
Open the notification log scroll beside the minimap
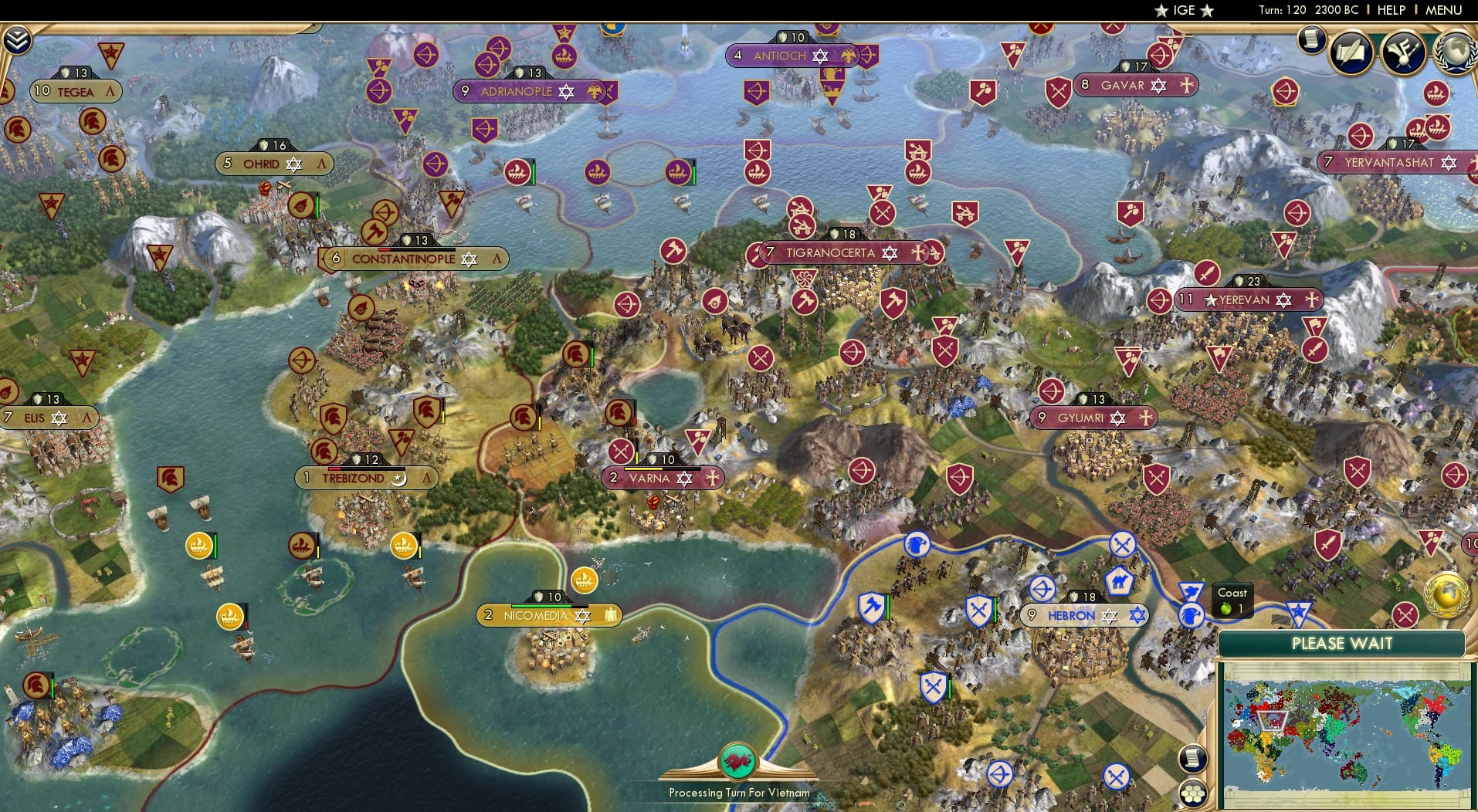(x=1192, y=757)
